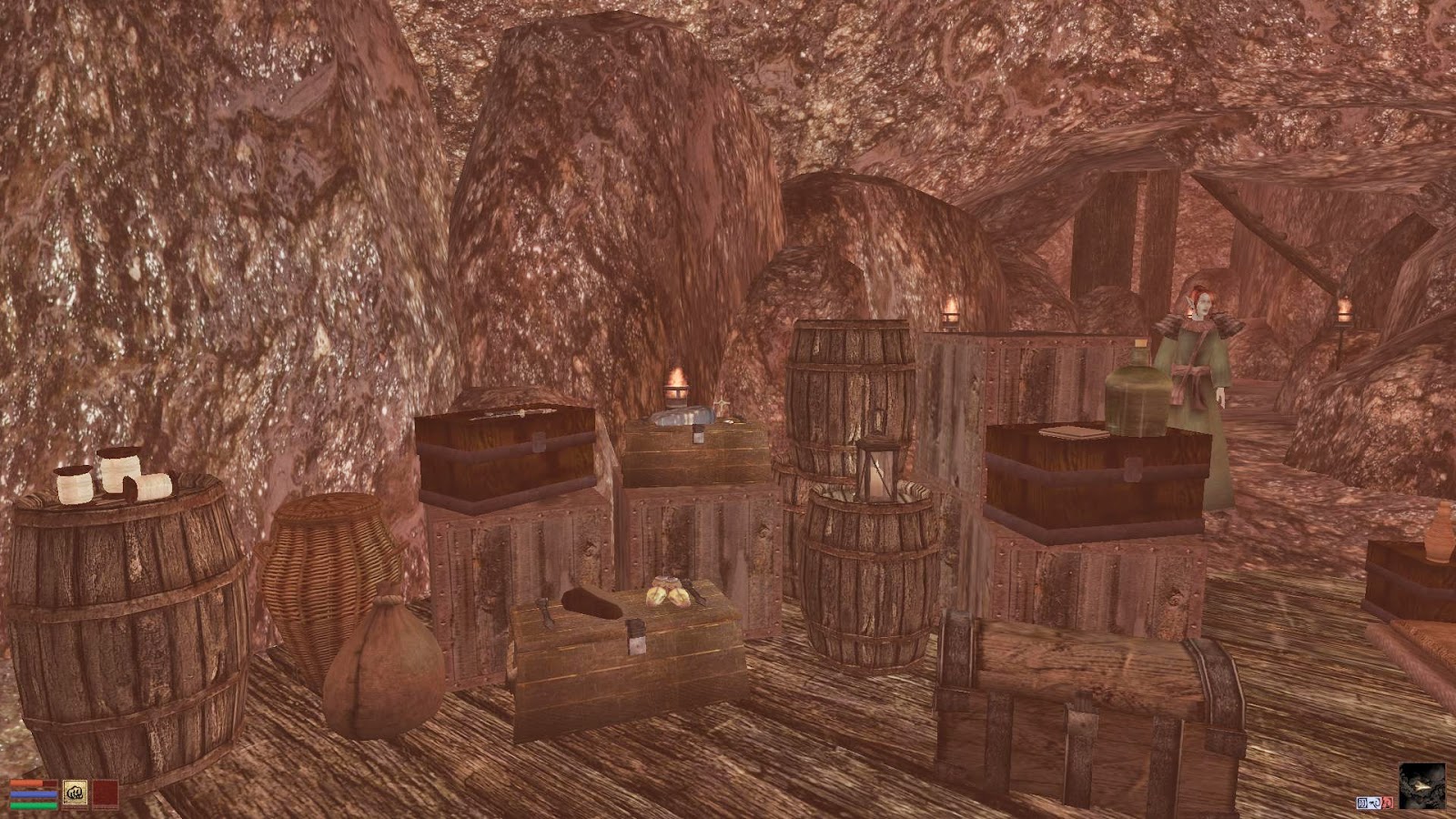
Task: Click the green fatigue bar
Action: [x=33, y=805]
